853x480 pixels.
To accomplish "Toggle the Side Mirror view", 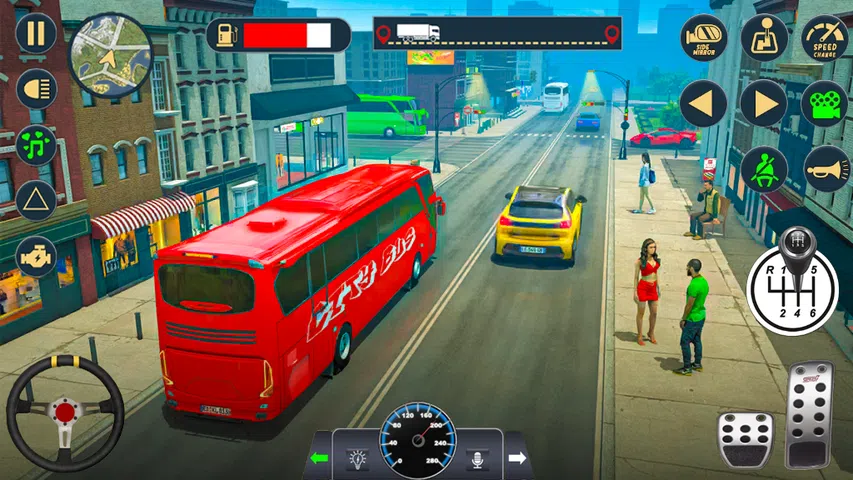I will pos(704,37).
